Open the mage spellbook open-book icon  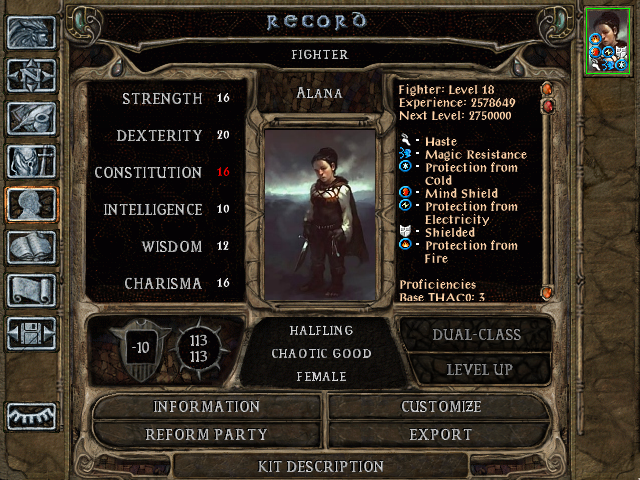pyautogui.click(x=31, y=247)
